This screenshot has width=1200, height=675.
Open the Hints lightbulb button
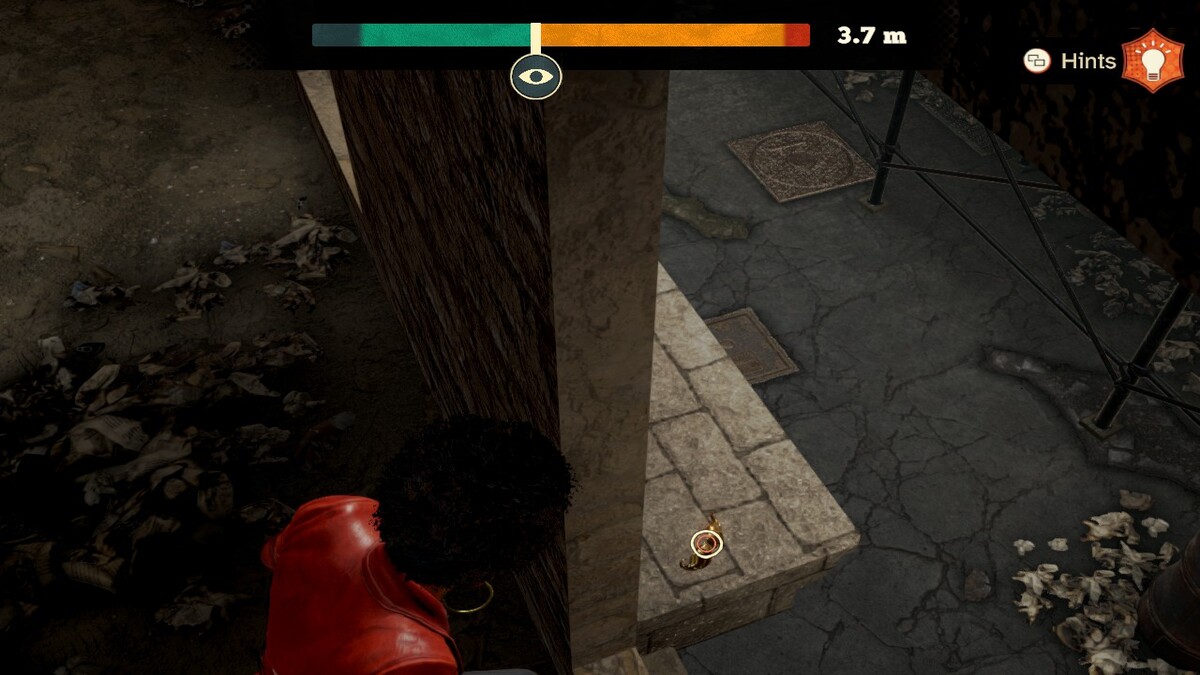pos(1153,61)
